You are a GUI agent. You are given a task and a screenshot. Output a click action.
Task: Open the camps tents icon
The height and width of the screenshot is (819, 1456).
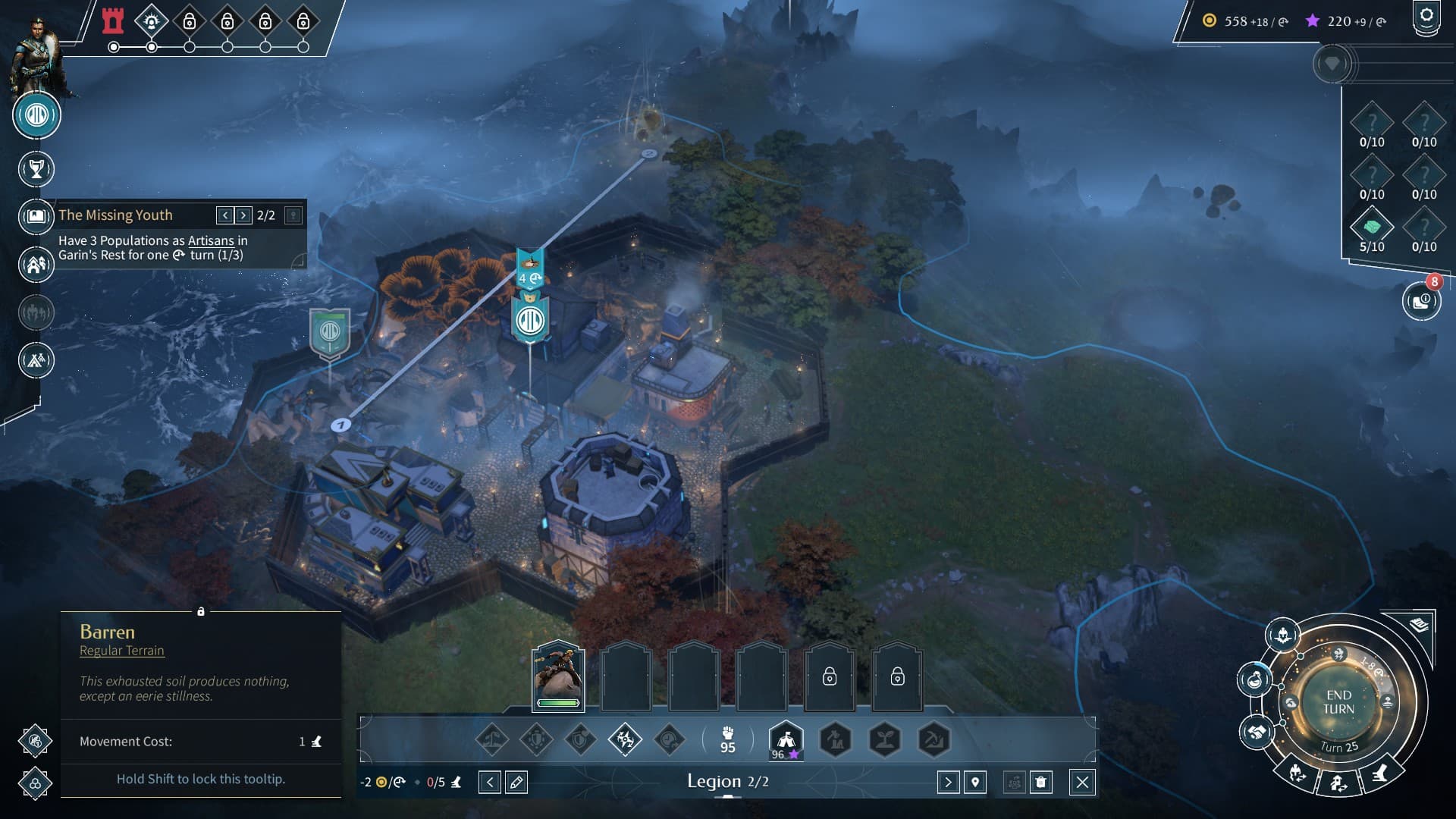click(x=36, y=359)
